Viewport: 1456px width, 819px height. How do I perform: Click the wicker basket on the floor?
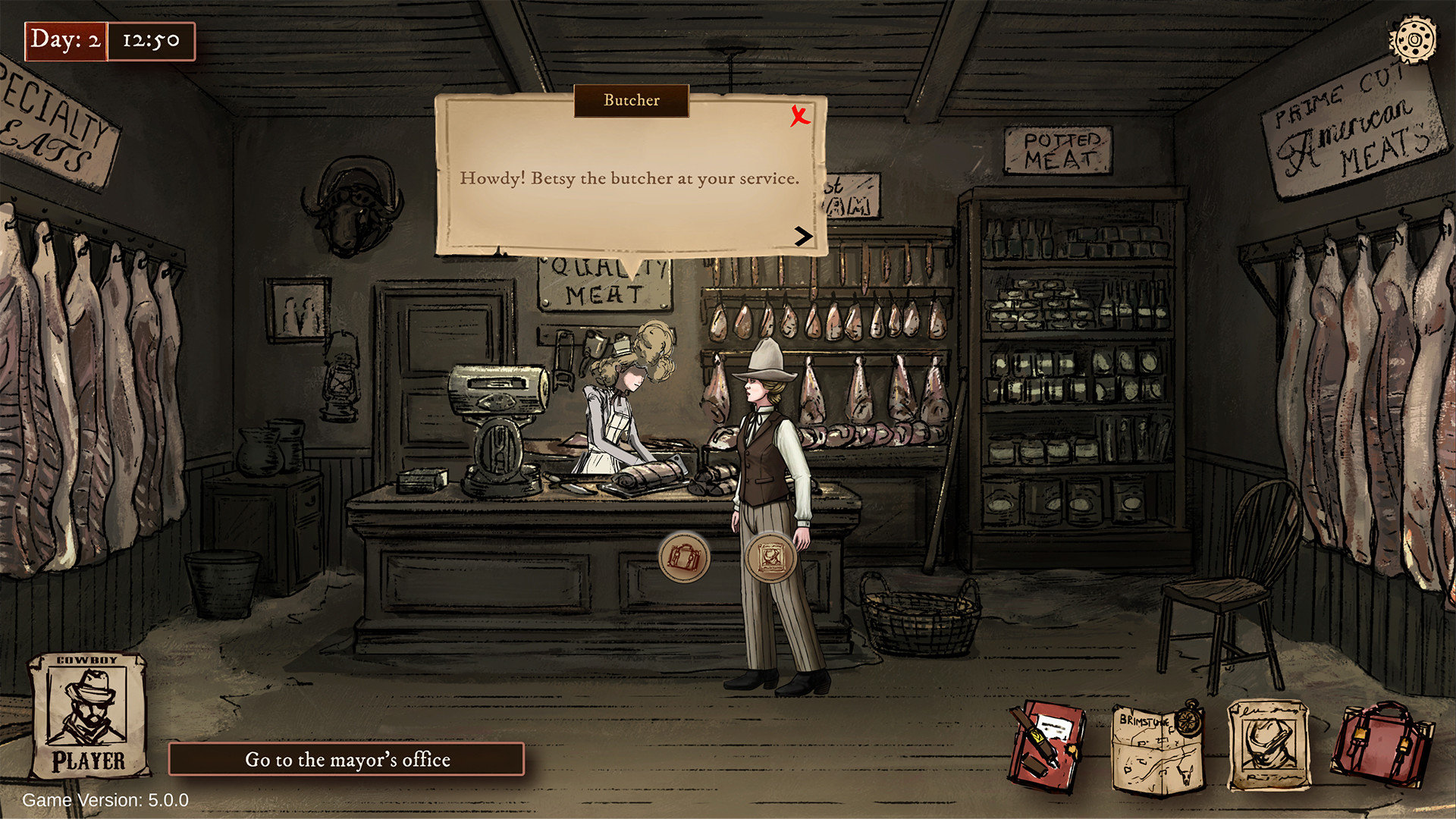920,614
